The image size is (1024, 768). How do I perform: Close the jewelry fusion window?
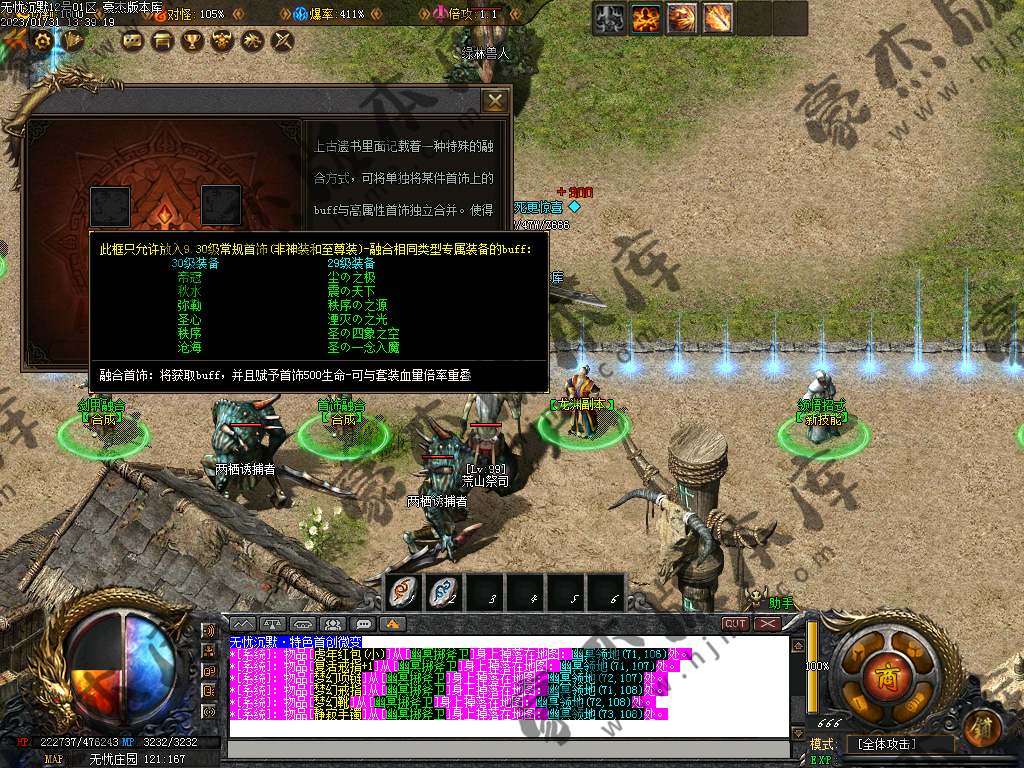[x=495, y=101]
